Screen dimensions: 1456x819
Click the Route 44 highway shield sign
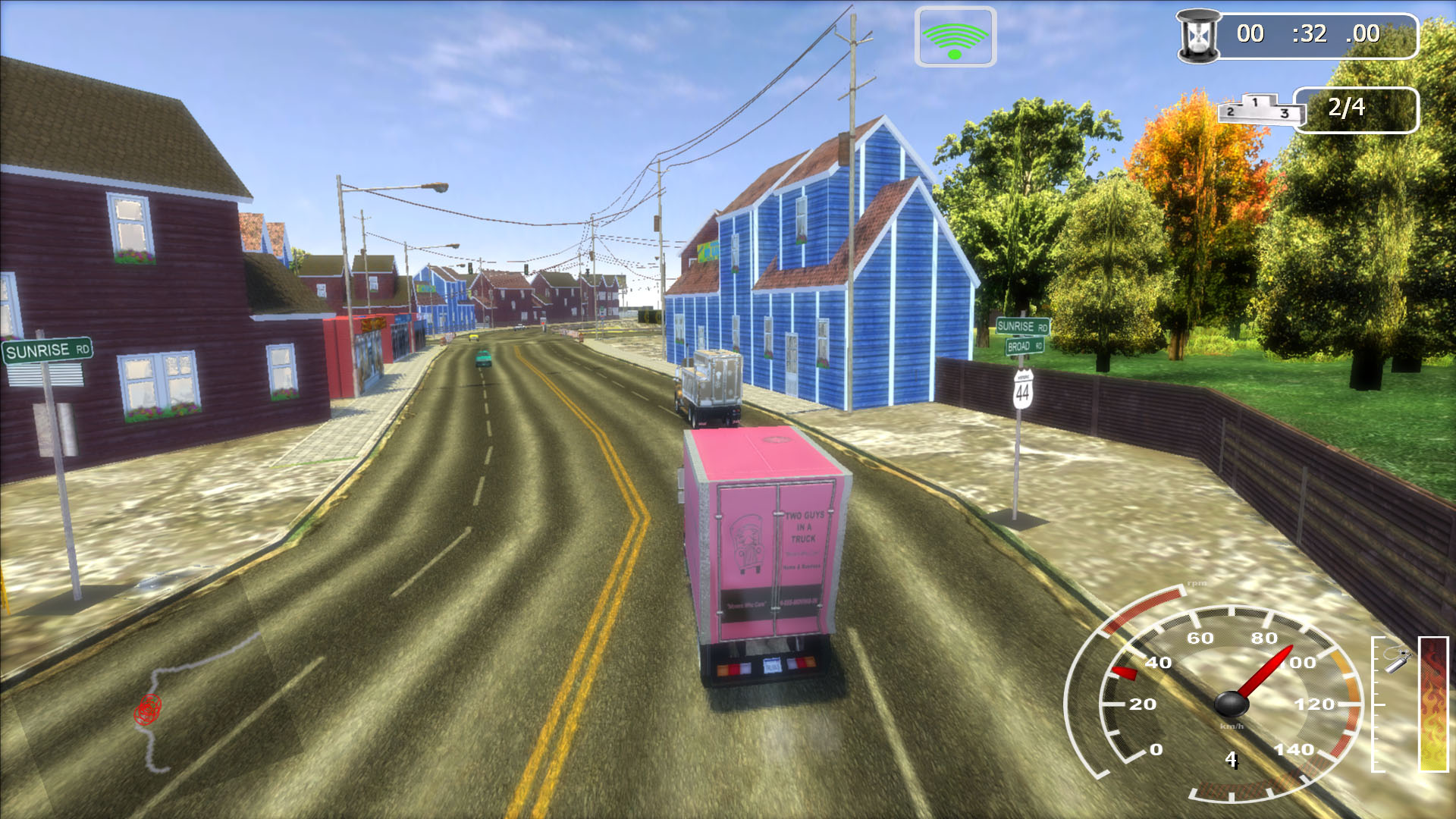(1023, 388)
